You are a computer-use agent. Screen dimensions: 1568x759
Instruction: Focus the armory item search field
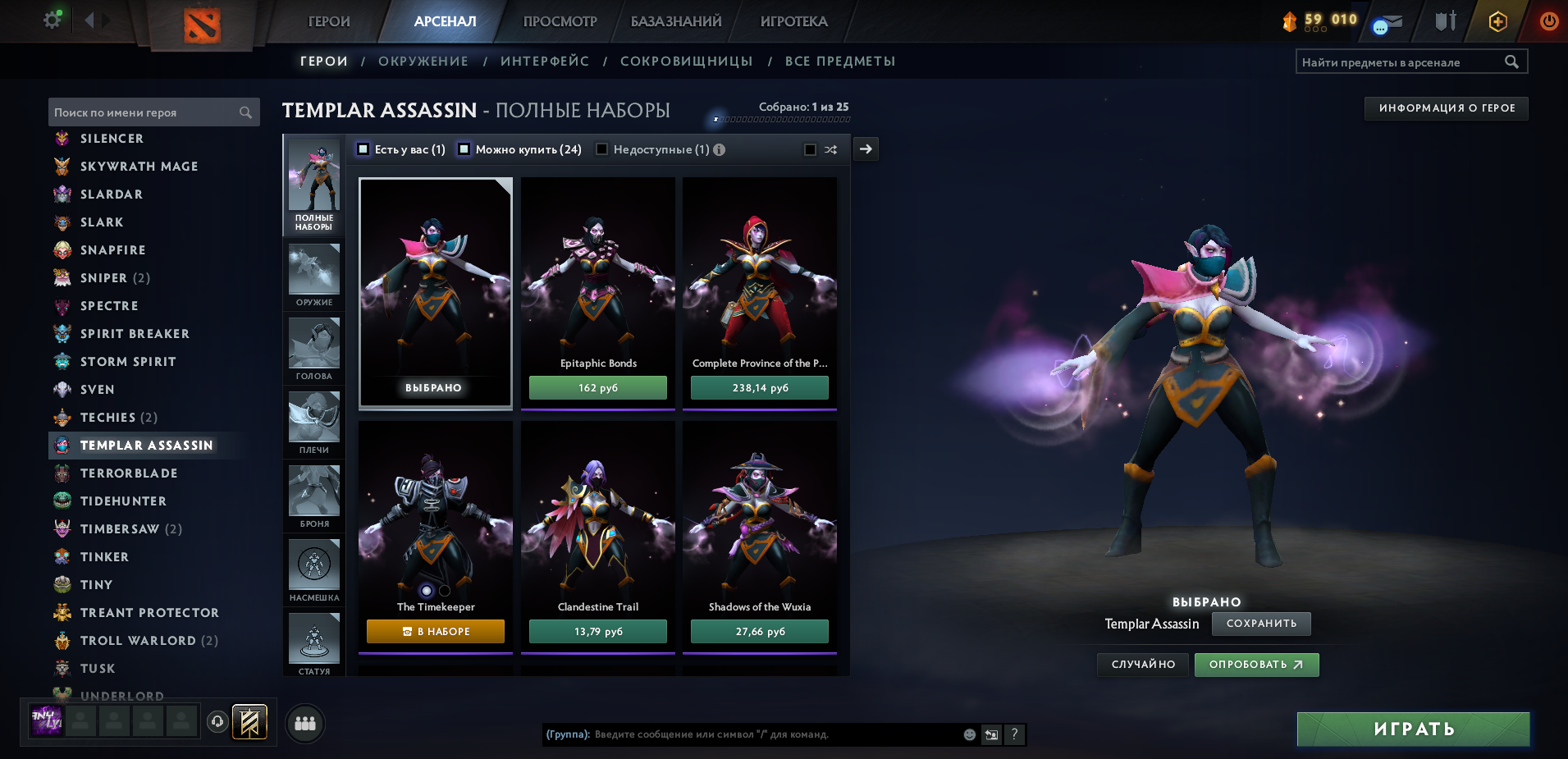click(1400, 62)
